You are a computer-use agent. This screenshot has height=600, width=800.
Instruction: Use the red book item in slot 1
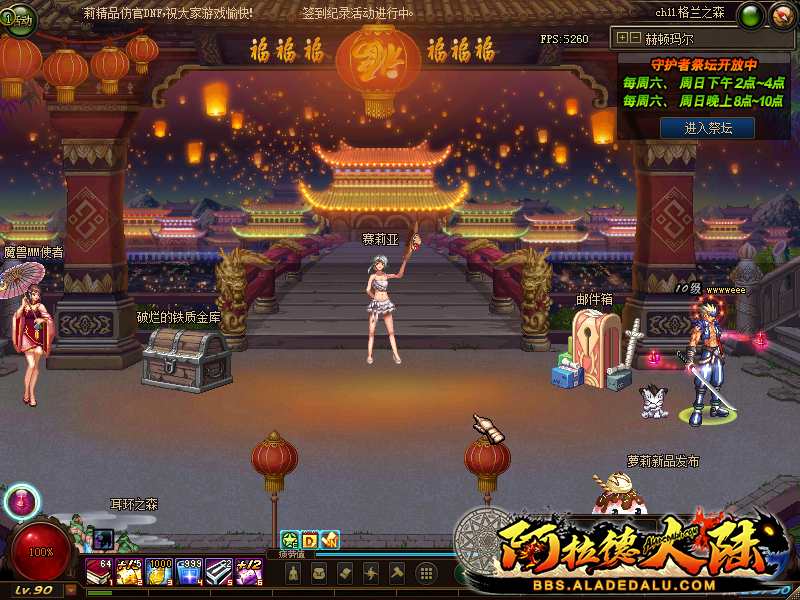pyautogui.click(x=99, y=572)
